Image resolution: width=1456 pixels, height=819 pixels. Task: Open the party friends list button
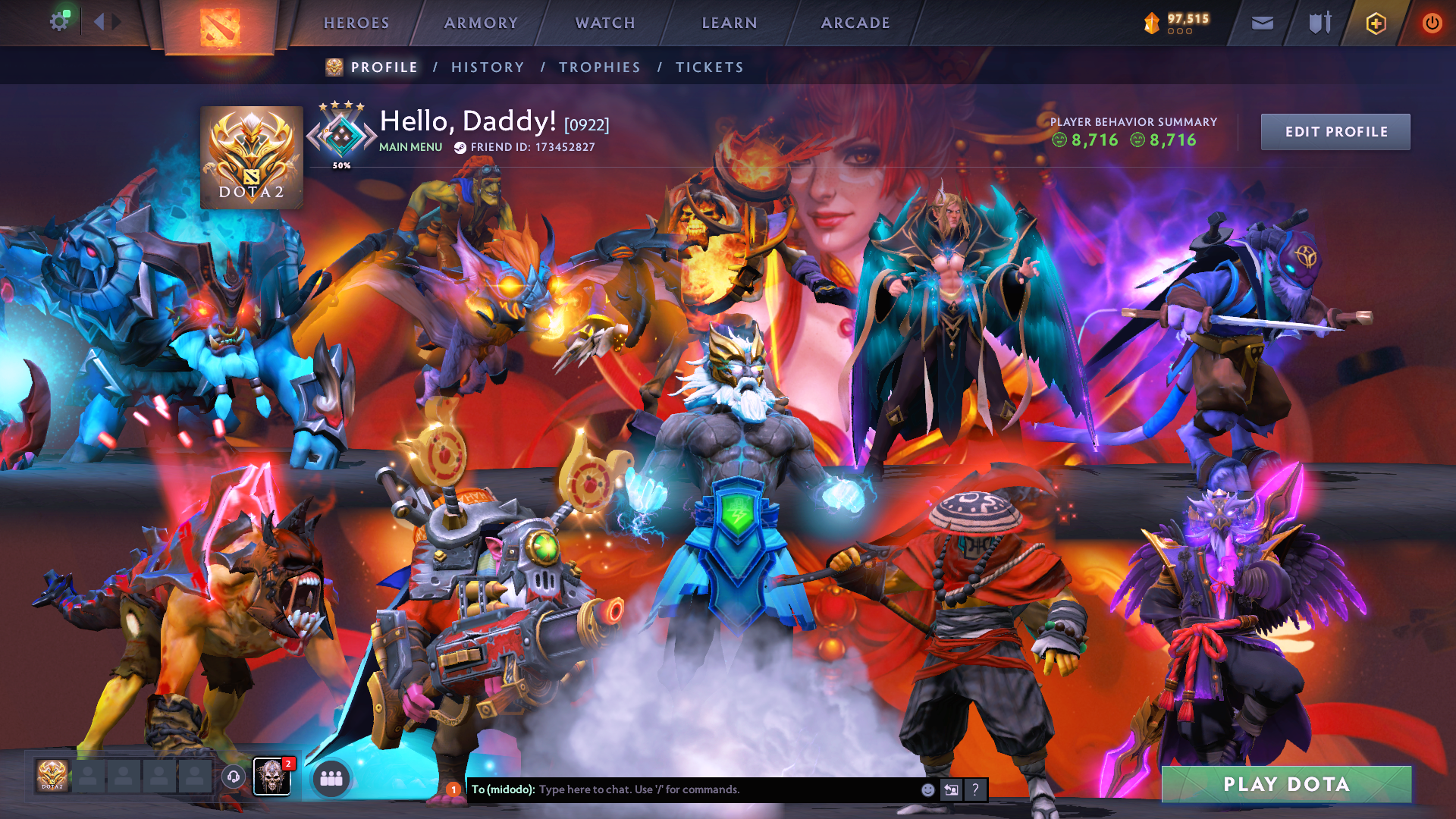click(x=331, y=778)
